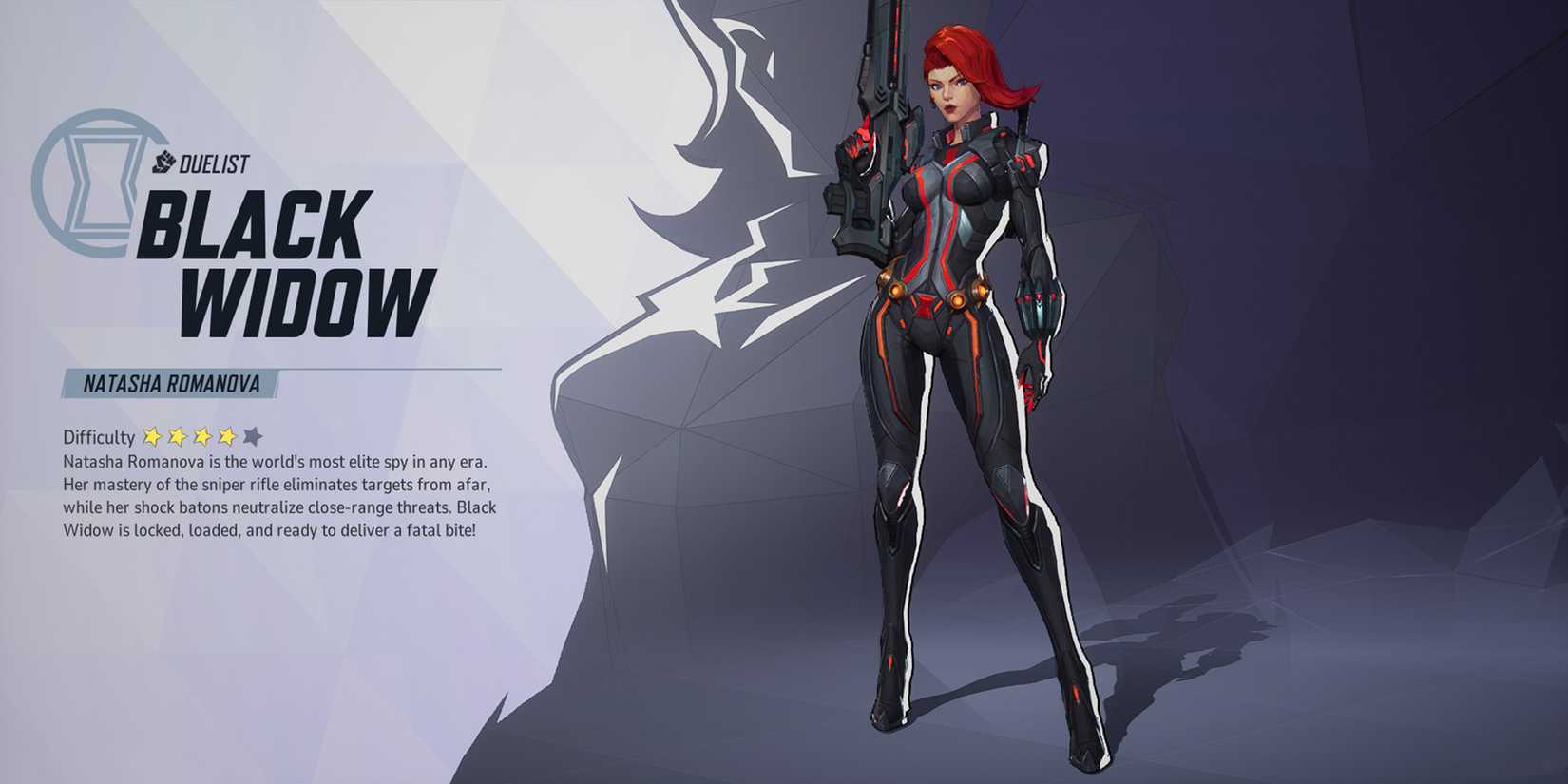Click the fourth yellow difficulty star
The width and height of the screenshot is (1568, 784).
226,436
